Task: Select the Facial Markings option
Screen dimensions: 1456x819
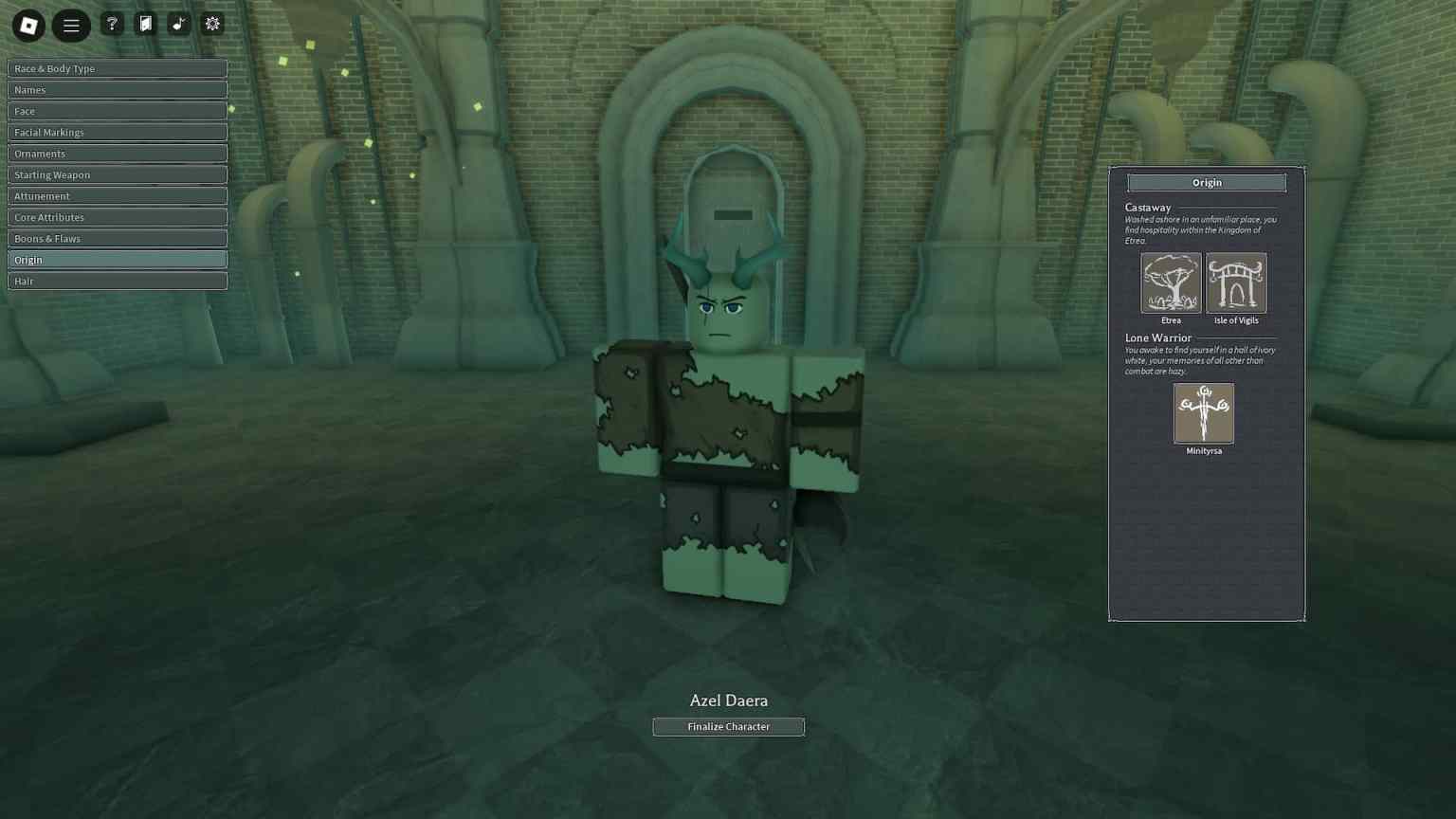Action: click(x=117, y=132)
